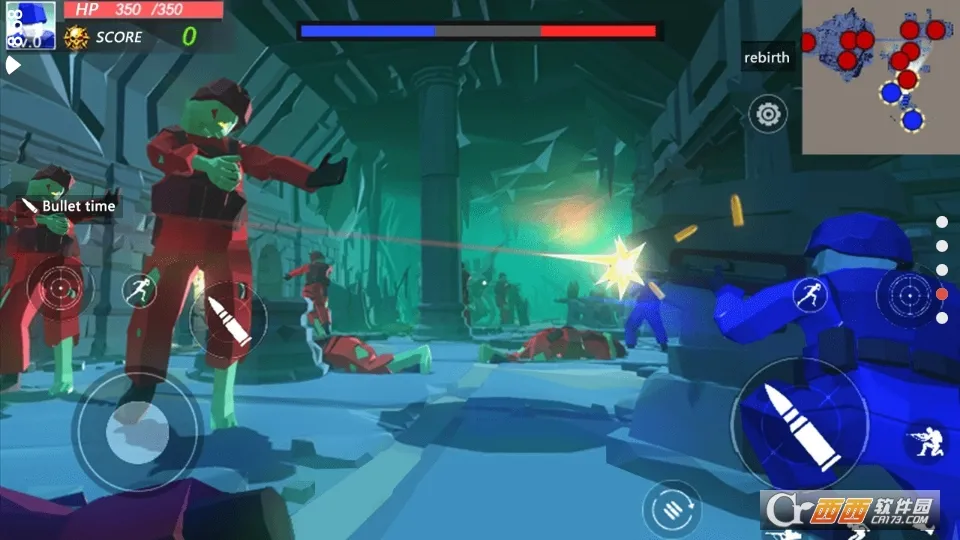Viewport: 960px width, 540px height.
Task: Click the white triangle arrow below the avatar
Action: (13, 66)
